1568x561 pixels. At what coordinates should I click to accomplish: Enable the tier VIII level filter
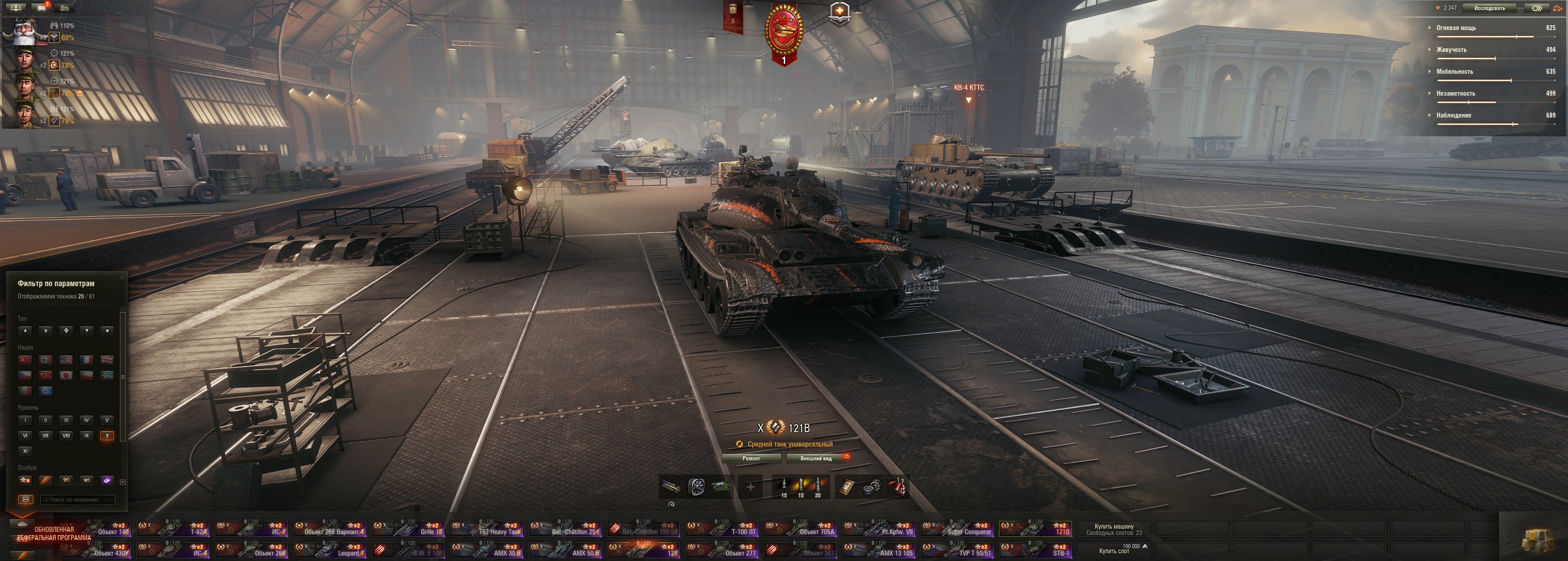tap(66, 436)
